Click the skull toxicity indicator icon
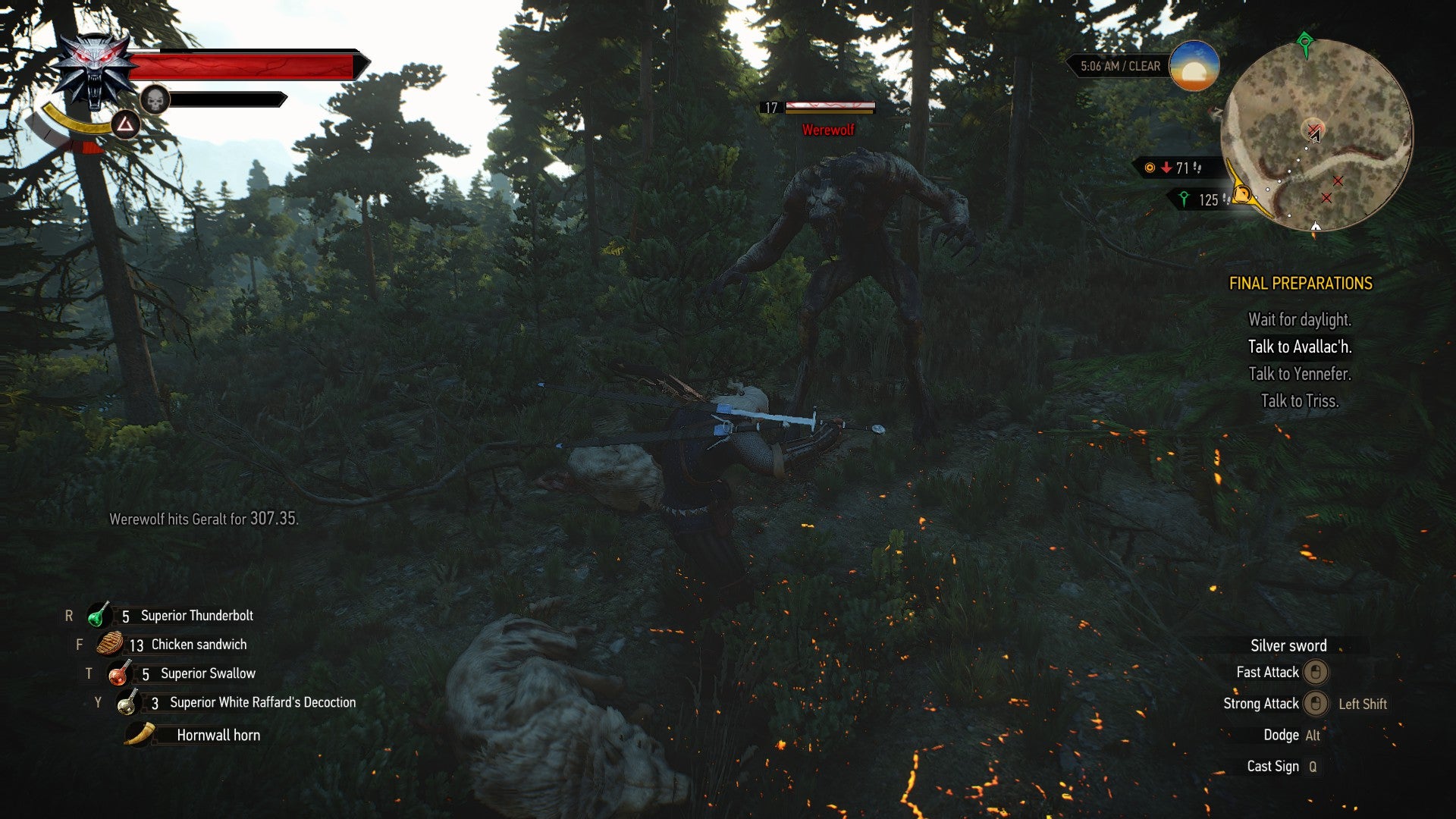Screen dimensions: 1456x819 point(154,99)
